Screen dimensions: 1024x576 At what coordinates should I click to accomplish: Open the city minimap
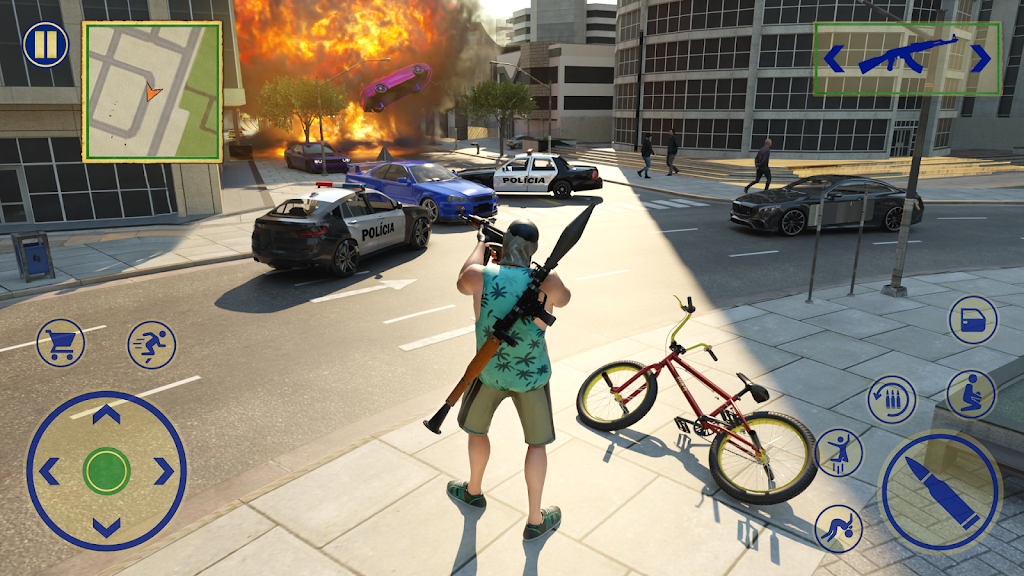(x=152, y=91)
